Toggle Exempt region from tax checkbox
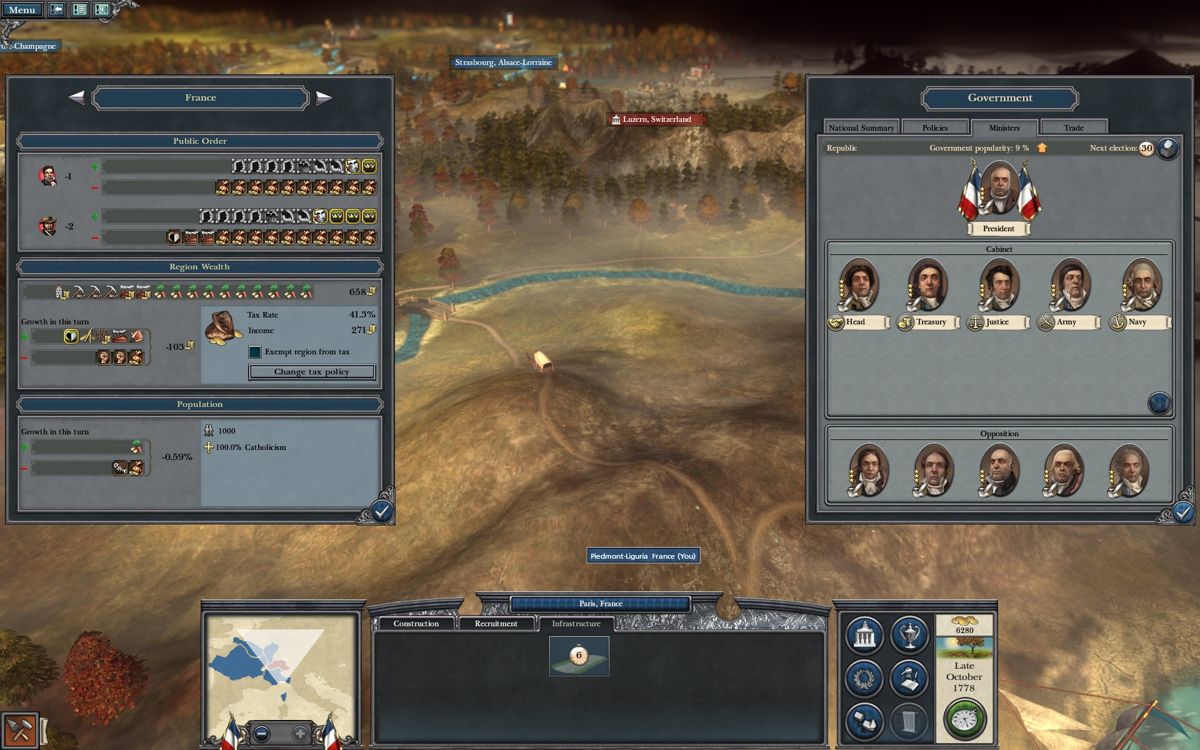This screenshot has width=1200, height=750. (255, 352)
